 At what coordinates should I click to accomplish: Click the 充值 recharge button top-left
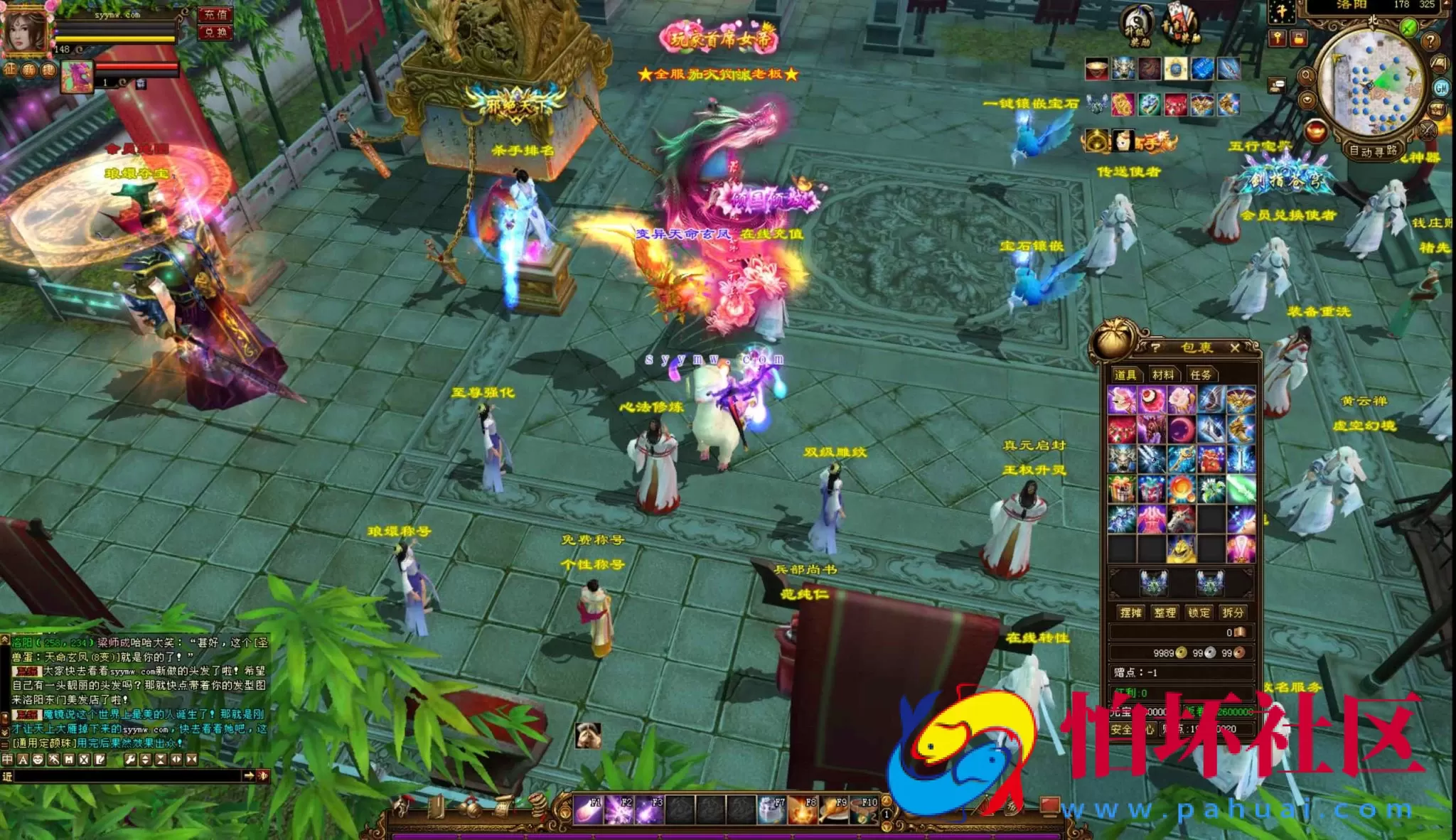pyautogui.click(x=215, y=15)
